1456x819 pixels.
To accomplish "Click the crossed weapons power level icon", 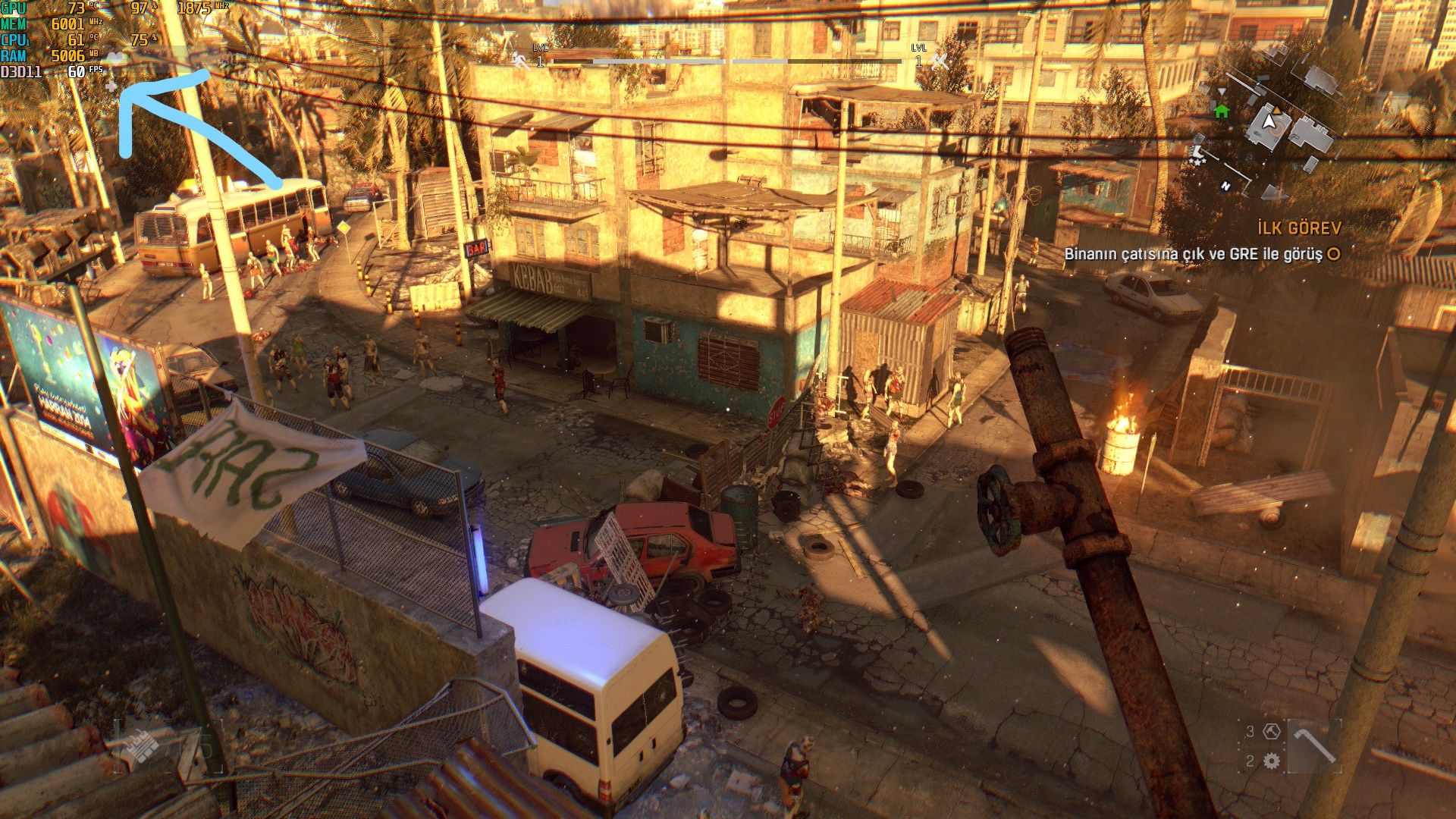I will [940, 61].
